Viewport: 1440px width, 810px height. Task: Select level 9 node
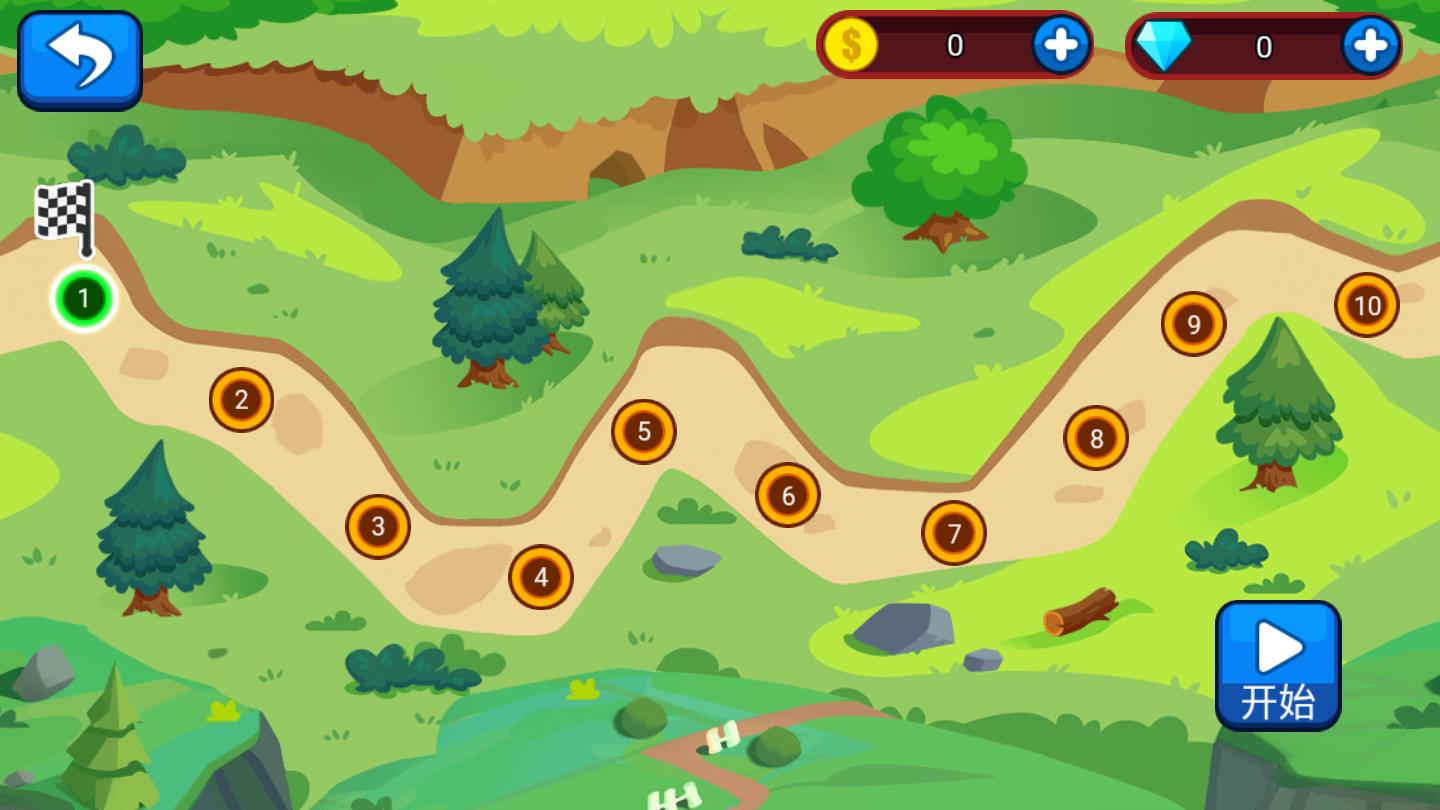coord(1193,324)
